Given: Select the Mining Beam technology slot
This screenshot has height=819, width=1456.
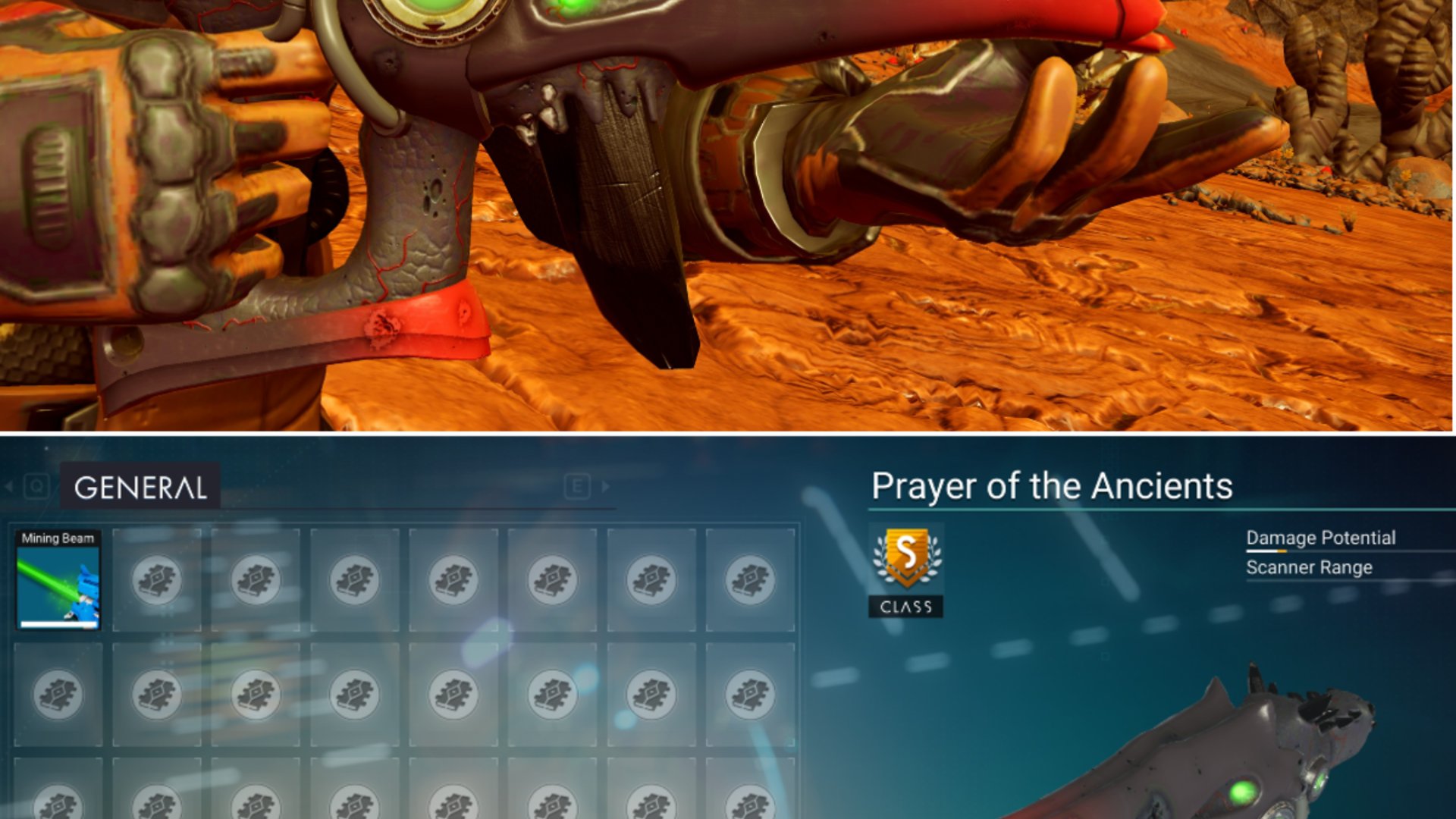Looking at the screenshot, I should [x=58, y=581].
